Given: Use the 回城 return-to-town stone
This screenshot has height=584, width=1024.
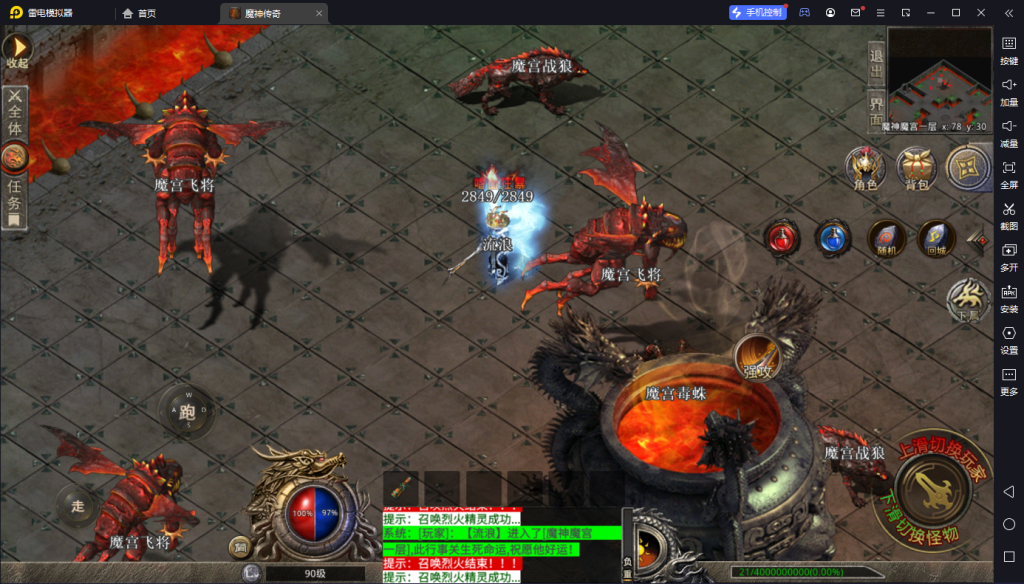Looking at the screenshot, I should (x=936, y=238).
